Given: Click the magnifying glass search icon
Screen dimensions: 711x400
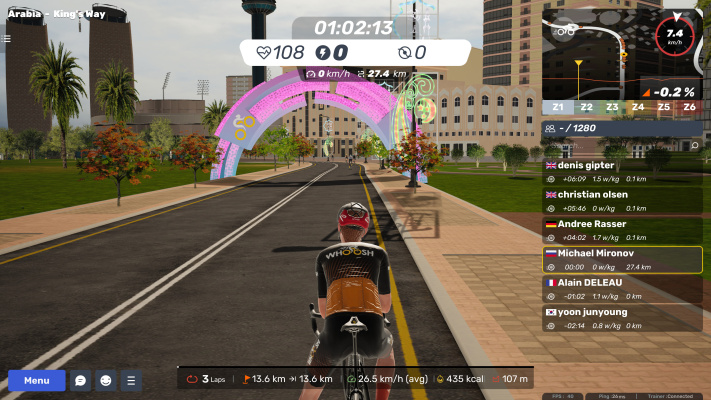Looking at the screenshot, I should tap(694, 146).
